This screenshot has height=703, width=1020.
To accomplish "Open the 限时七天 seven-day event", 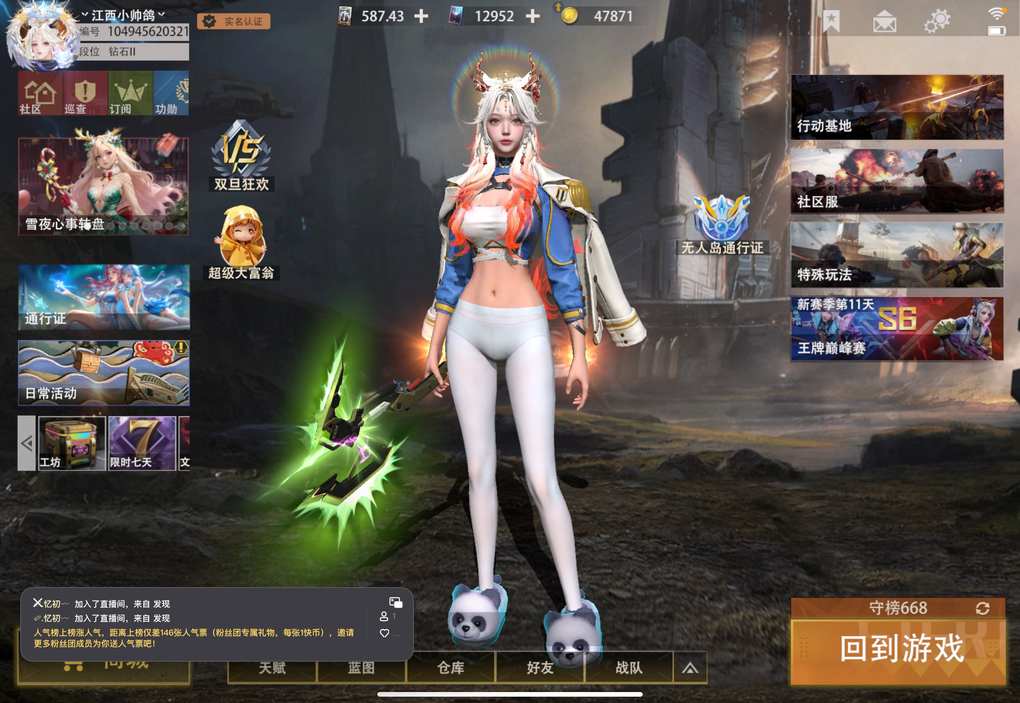I will [x=141, y=443].
